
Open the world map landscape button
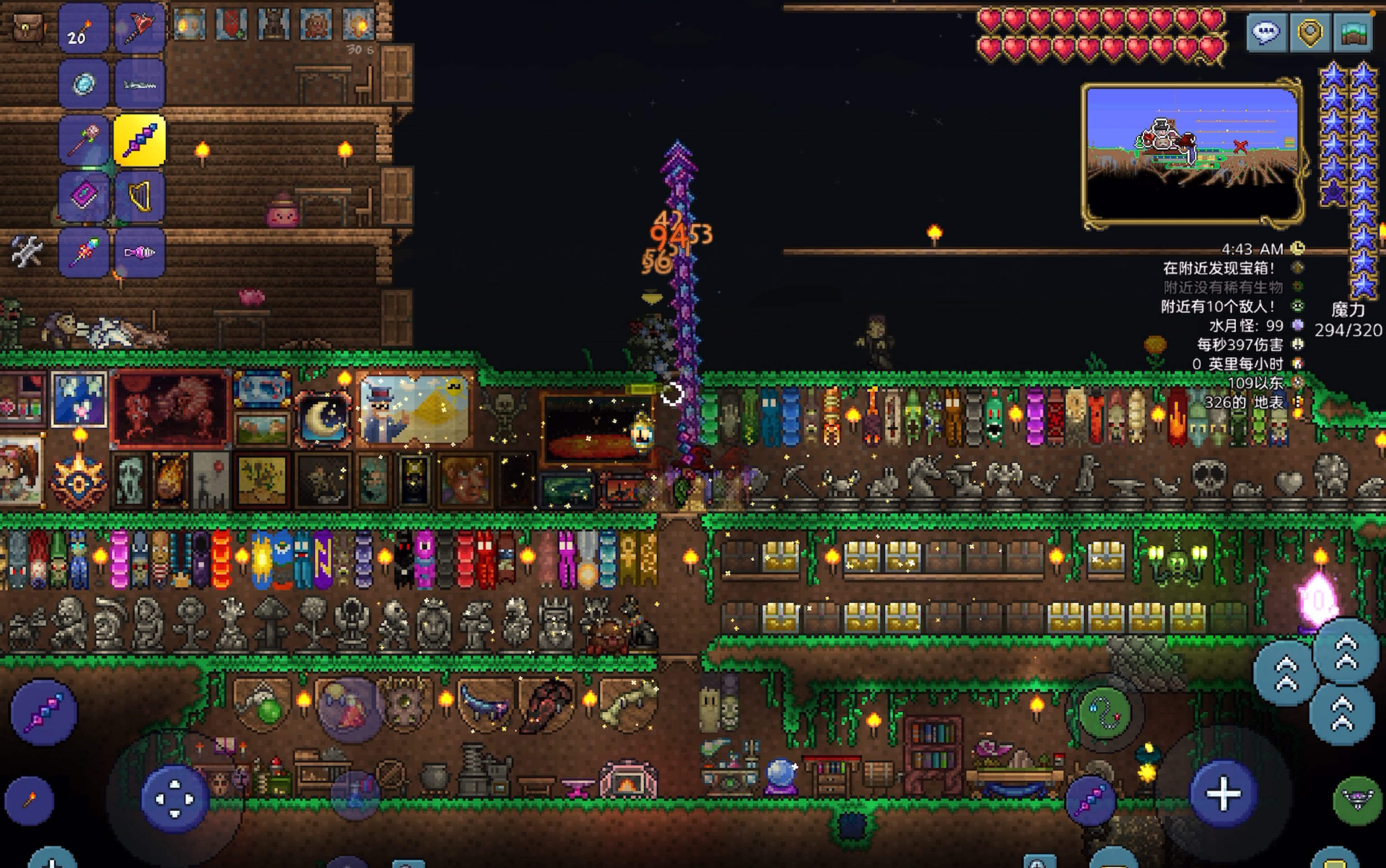[x=1353, y=32]
